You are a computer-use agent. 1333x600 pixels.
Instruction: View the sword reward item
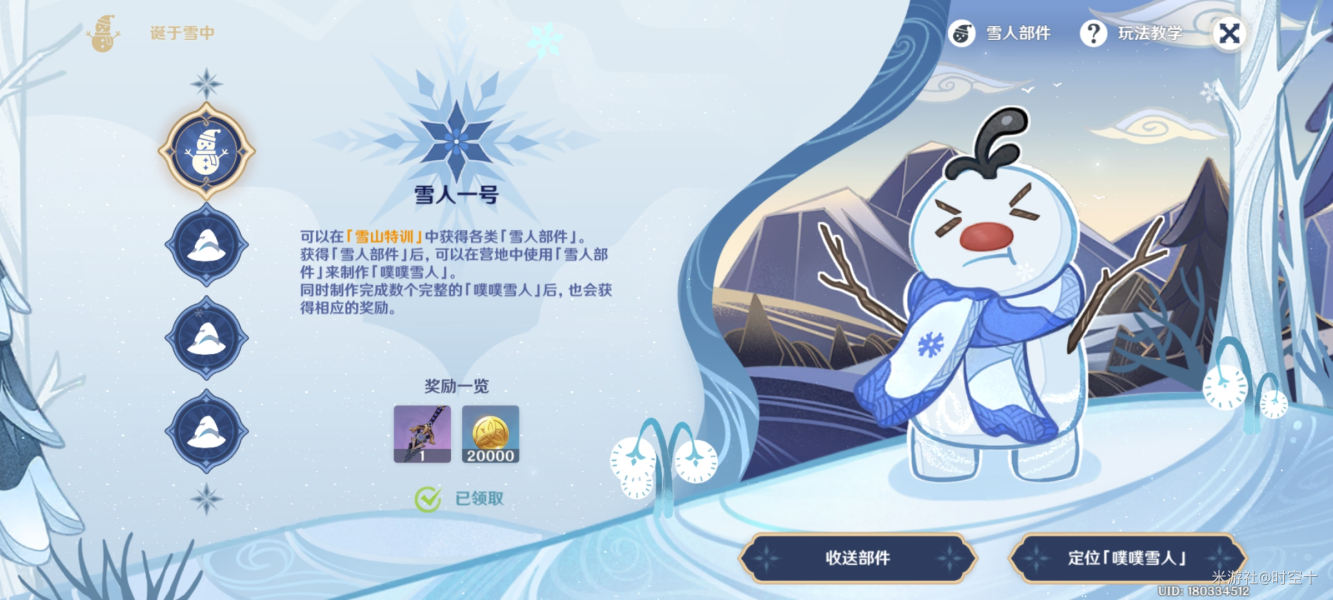coord(422,433)
